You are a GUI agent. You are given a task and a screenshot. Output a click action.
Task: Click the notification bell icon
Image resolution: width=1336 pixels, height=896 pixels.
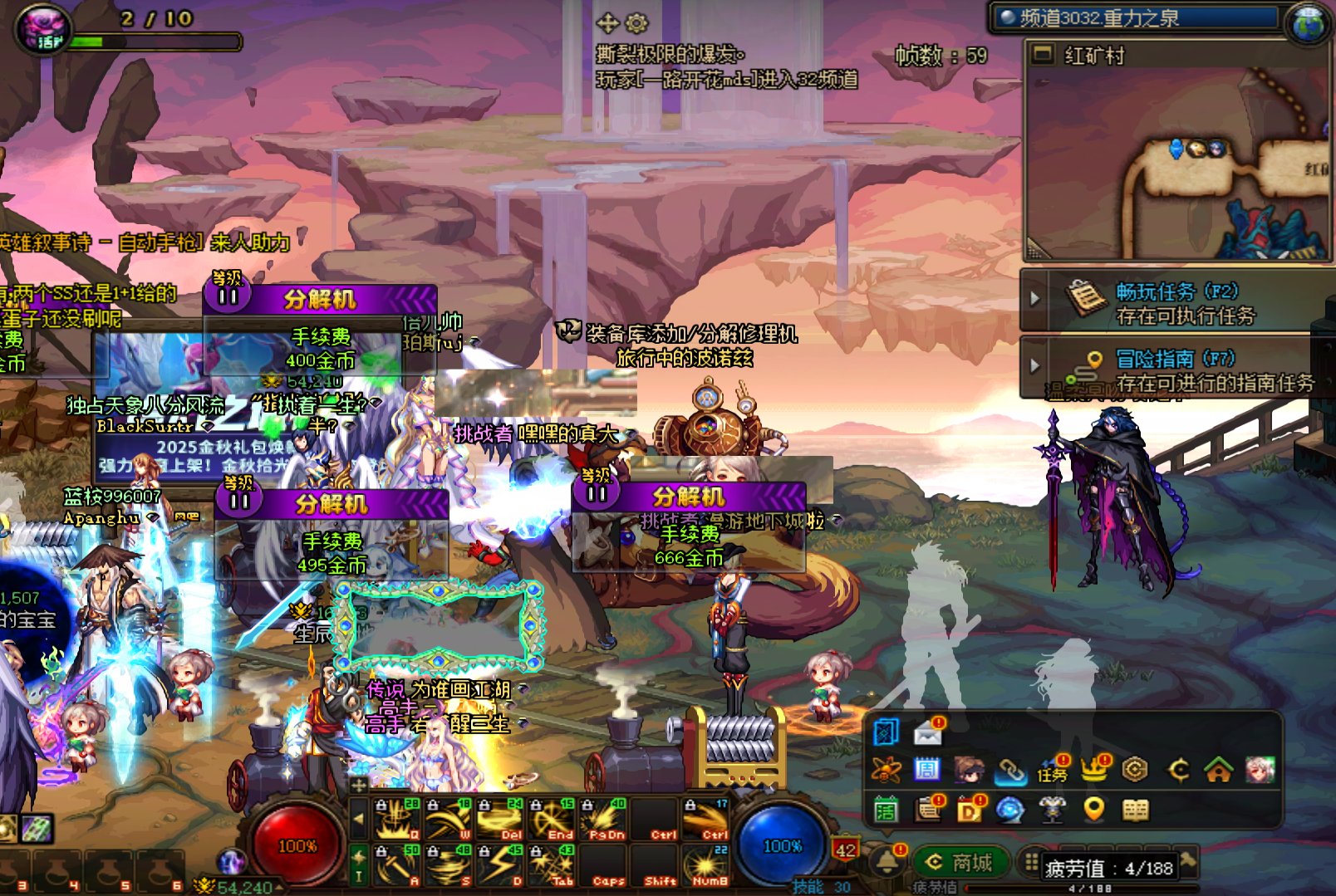click(887, 862)
